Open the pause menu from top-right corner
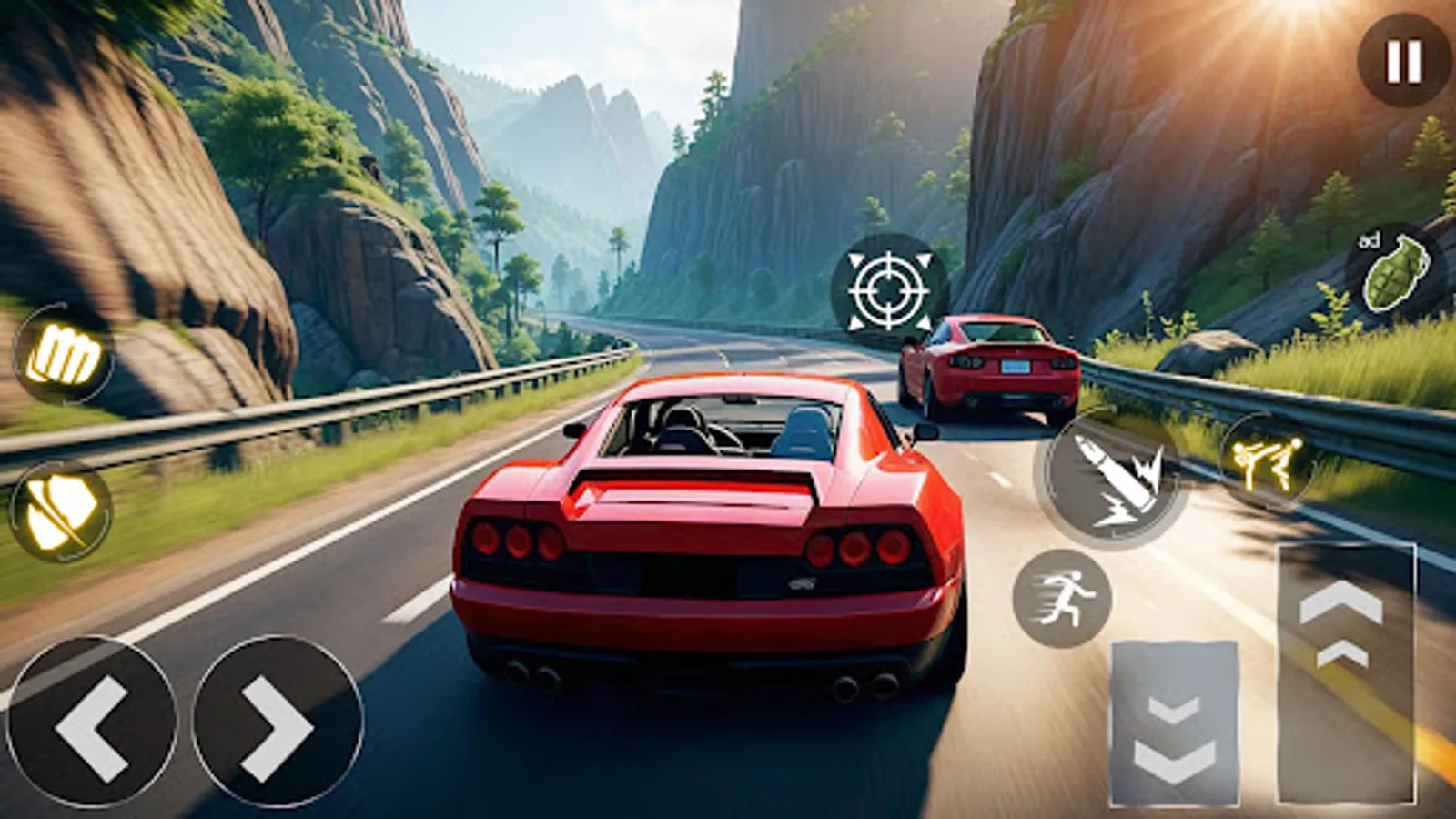Viewport: 1456px width, 819px height. click(x=1399, y=60)
